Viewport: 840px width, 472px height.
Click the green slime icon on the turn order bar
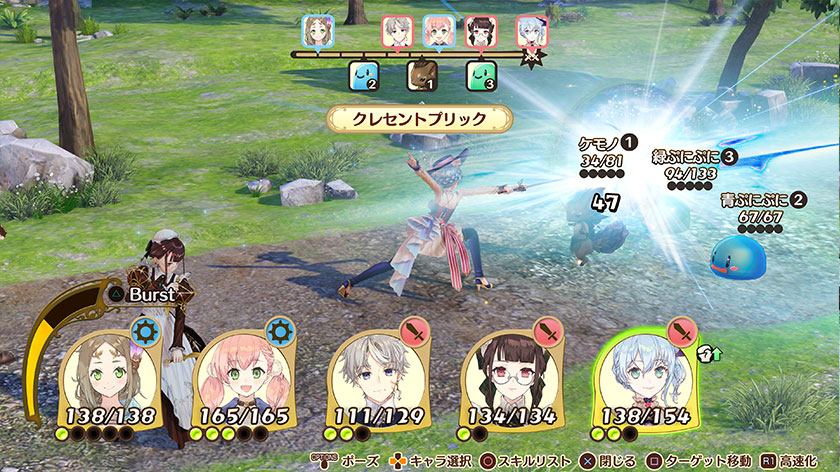pyautogui.click(x=481, y=75)
